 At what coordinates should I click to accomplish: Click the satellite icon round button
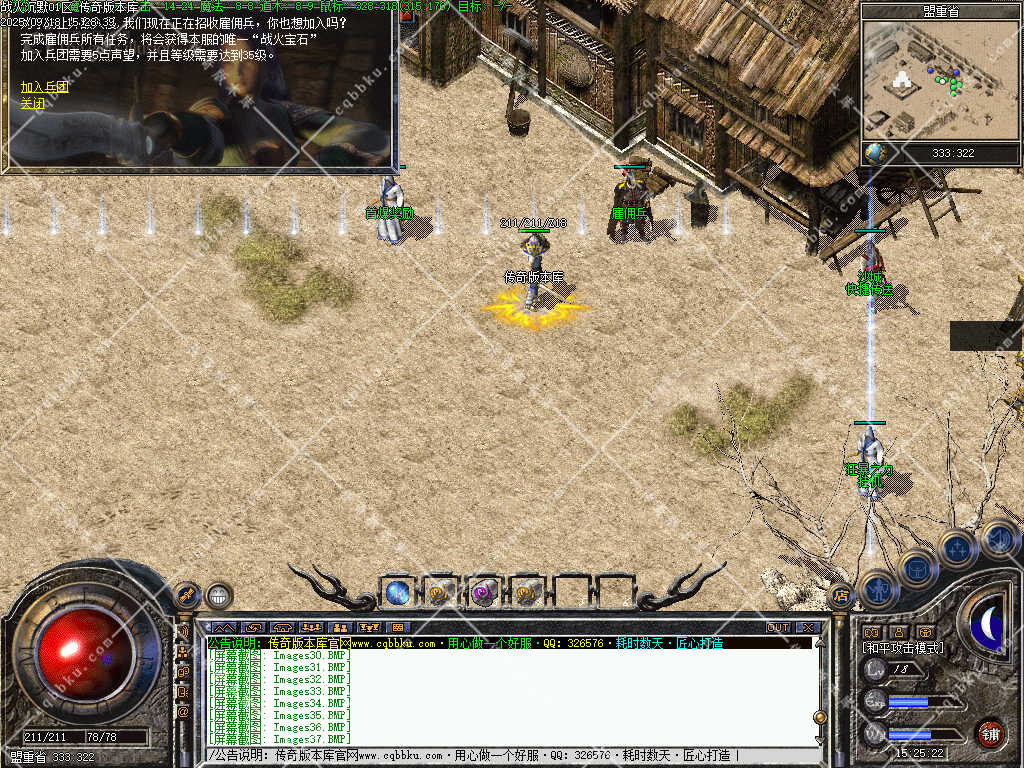187,595
